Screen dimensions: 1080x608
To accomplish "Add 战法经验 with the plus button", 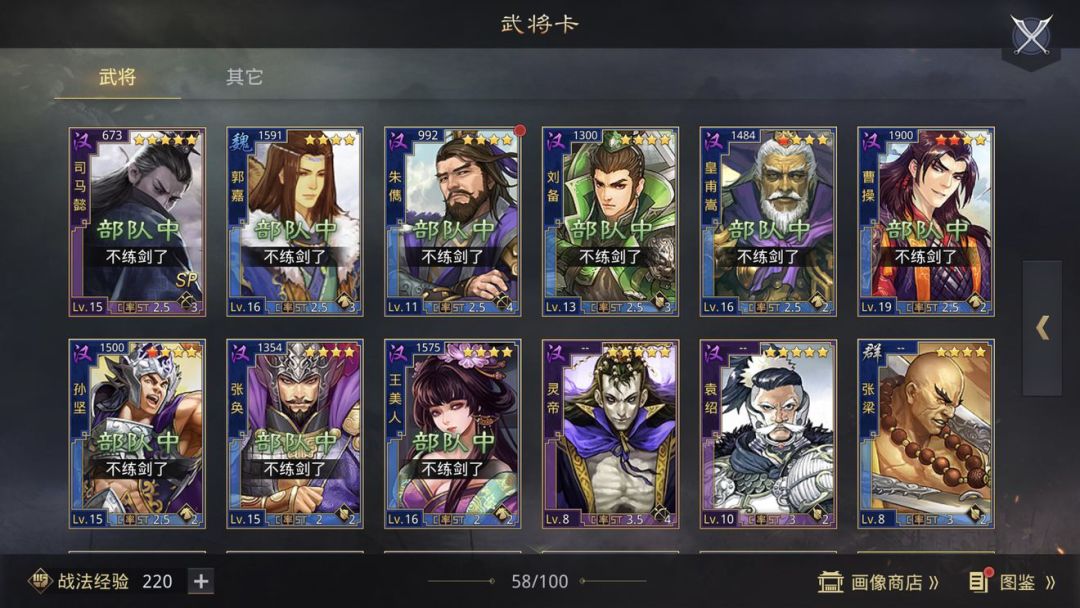I will click(x=200, y=581).
